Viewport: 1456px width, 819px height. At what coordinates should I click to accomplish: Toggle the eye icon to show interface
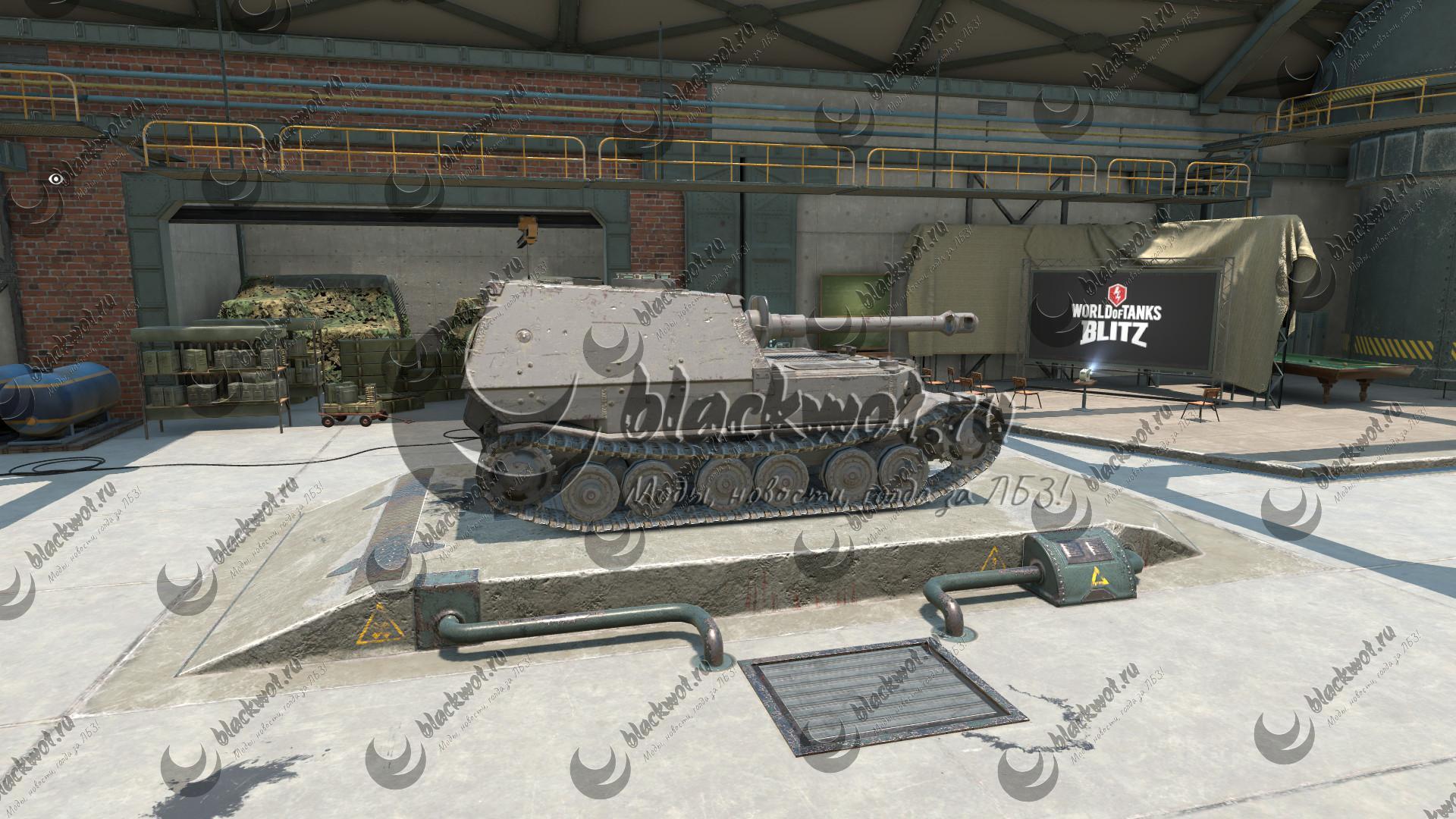[x=55, y=179]
